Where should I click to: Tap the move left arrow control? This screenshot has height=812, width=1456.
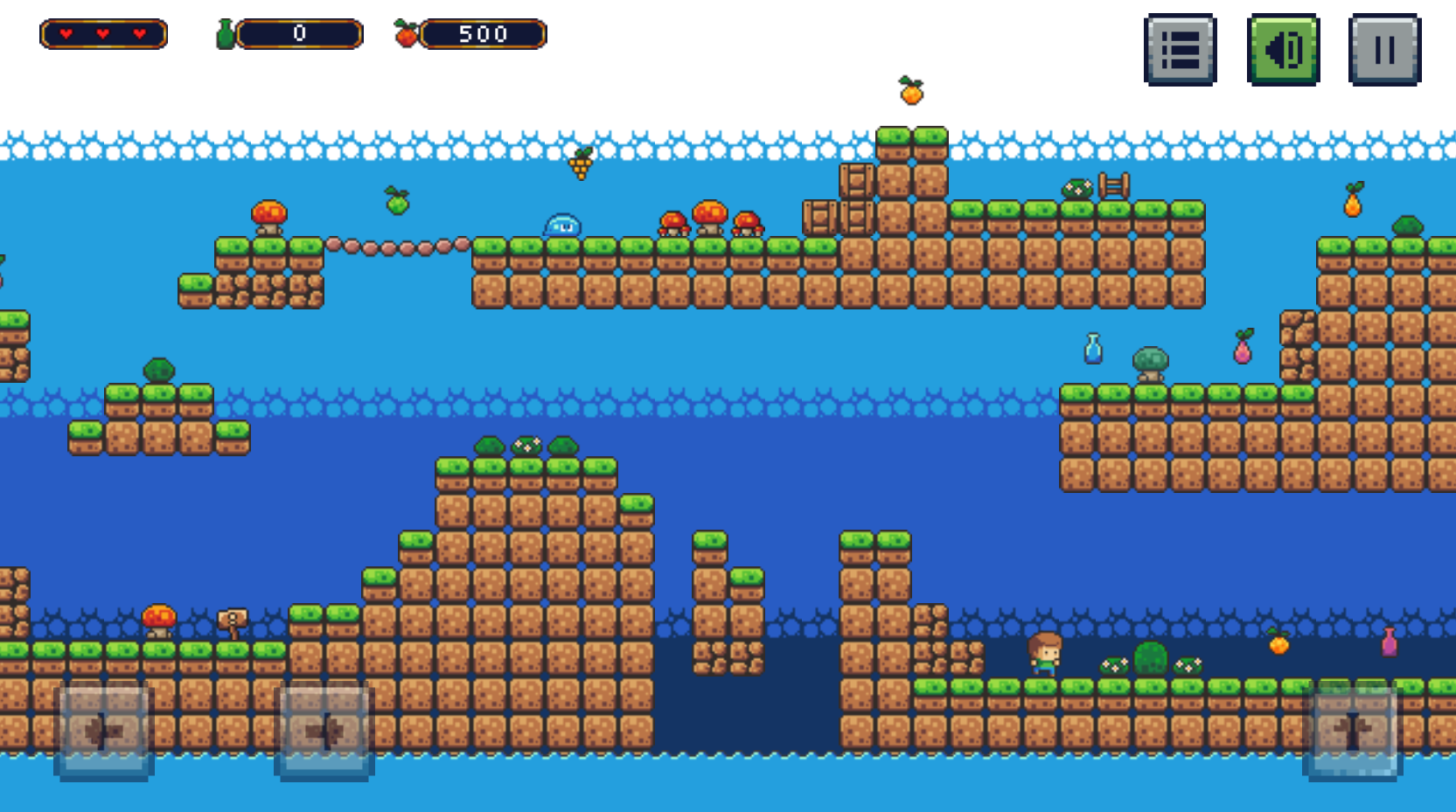click(104, 732)
